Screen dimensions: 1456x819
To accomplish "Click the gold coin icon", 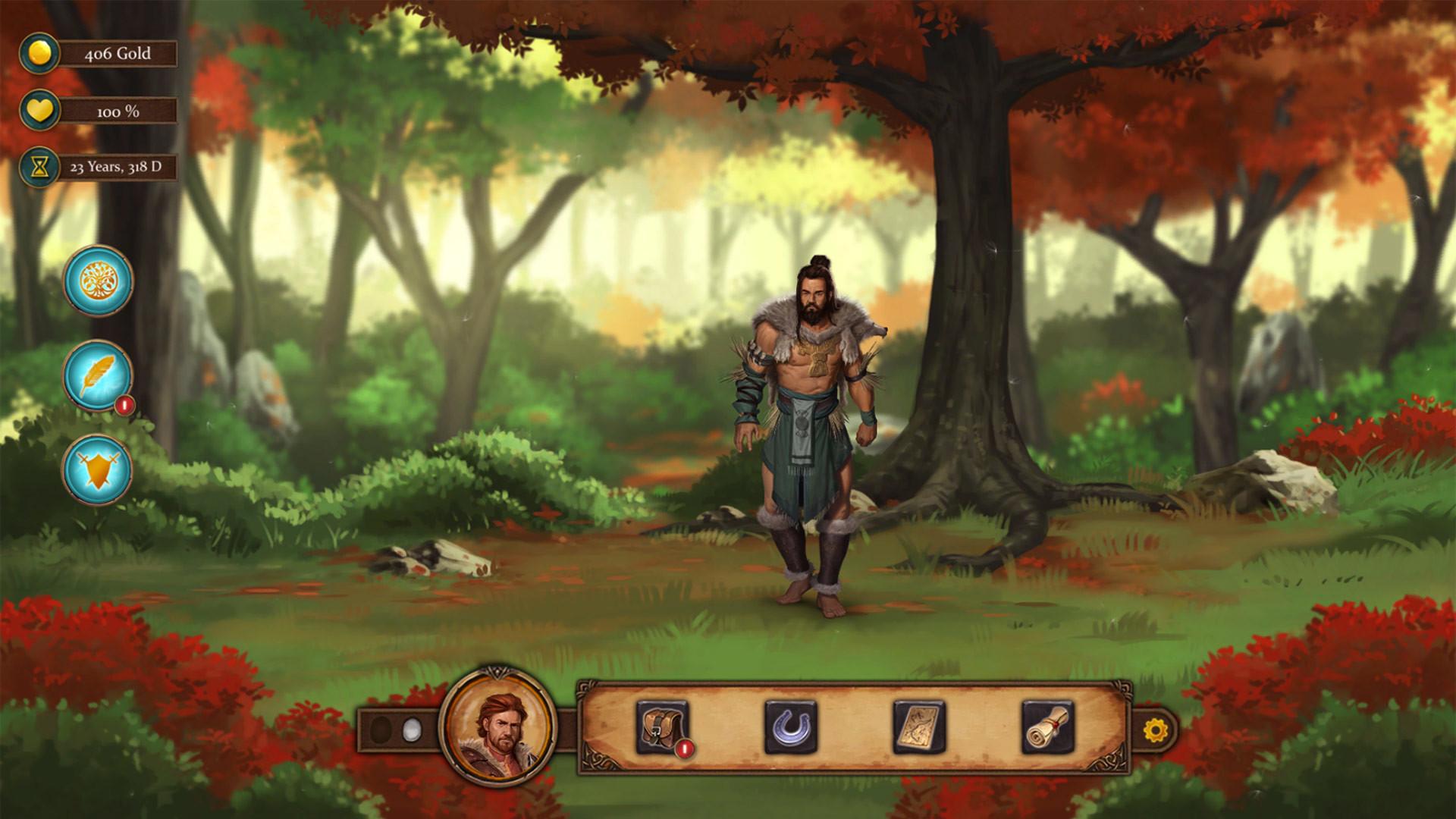I will (39, 54).
